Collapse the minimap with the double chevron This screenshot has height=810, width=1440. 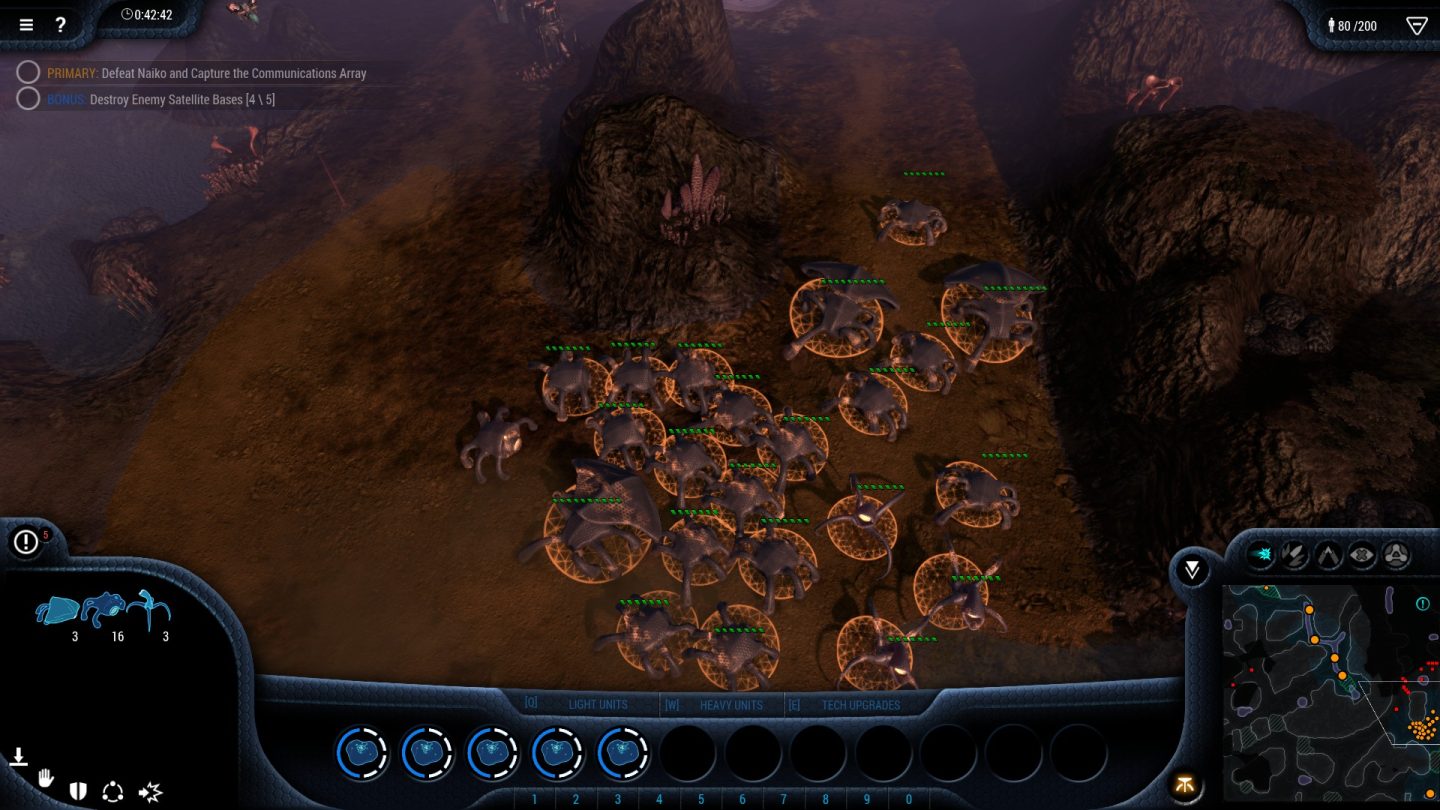coord(1191,569)
